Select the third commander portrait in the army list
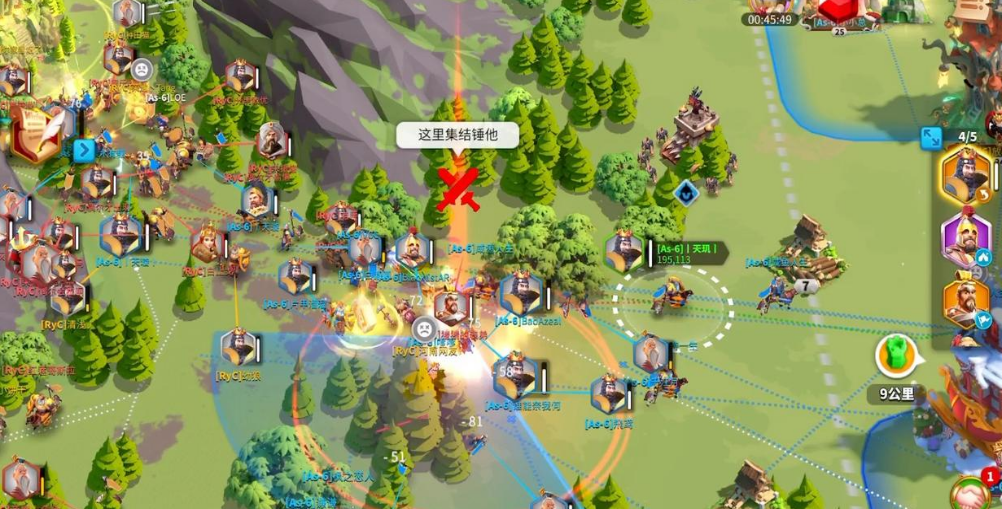This screenshot has width=1002, height=509. pos(967,302)
